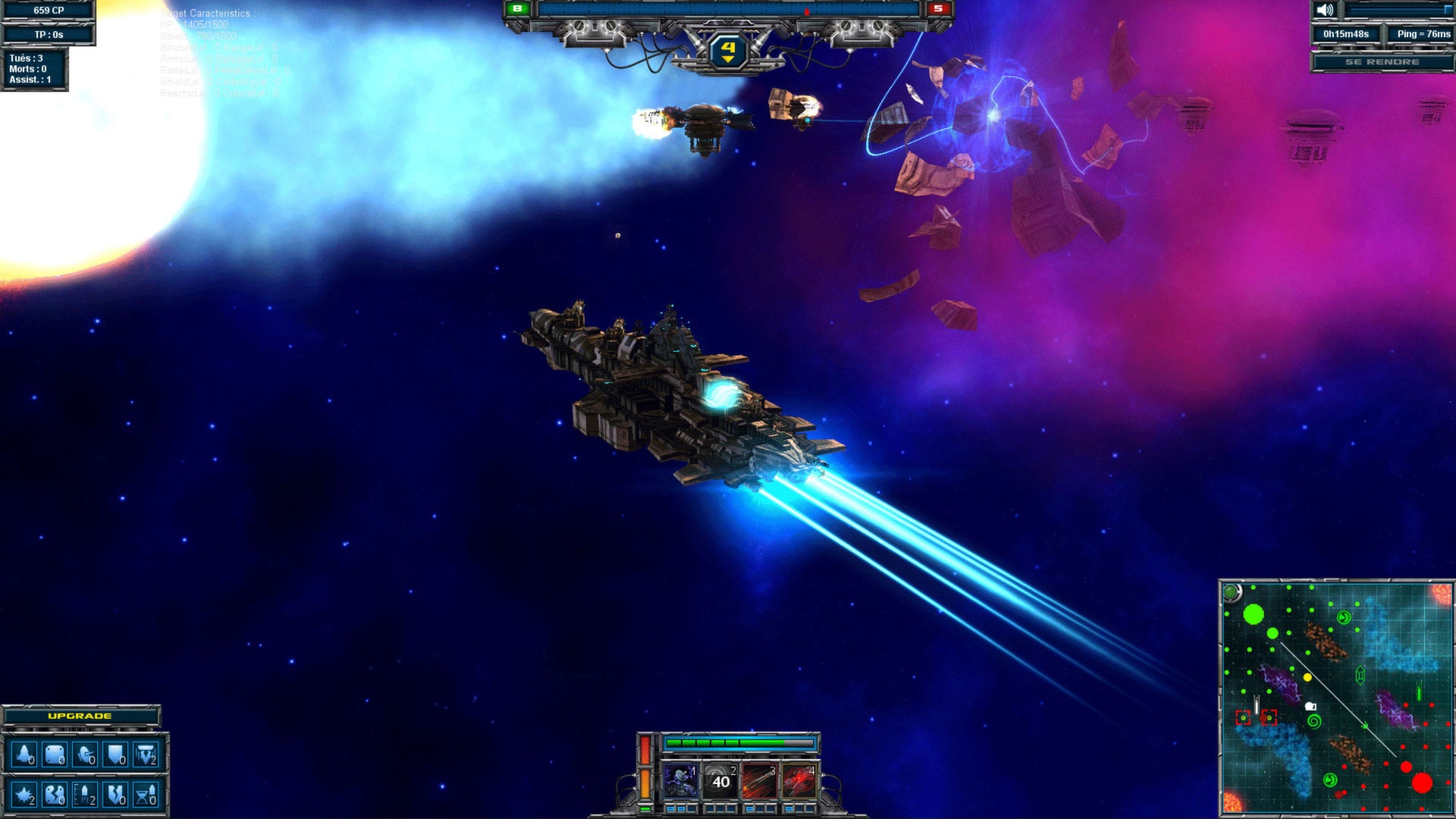Pick the broken shield upgrade
Screen dimensions: 1456x819
[x=115, y=795]
